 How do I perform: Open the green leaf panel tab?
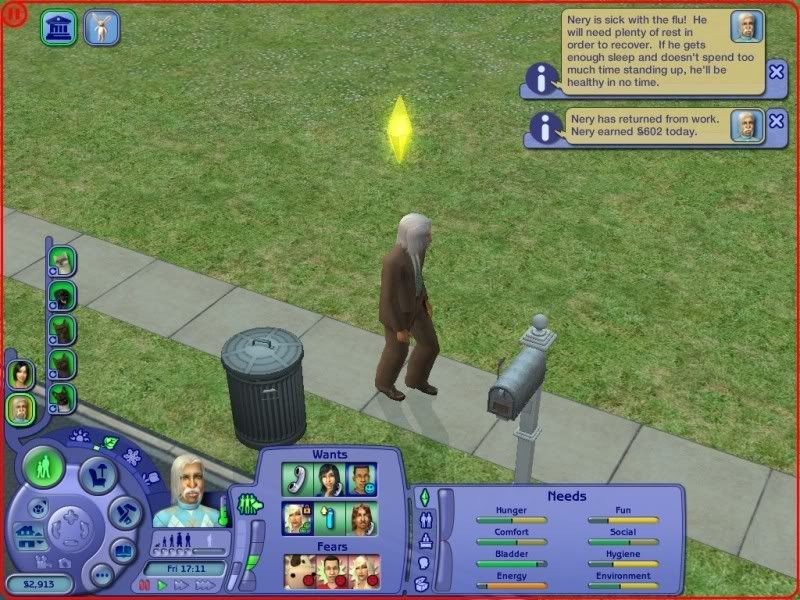click(x=108, y=444)
